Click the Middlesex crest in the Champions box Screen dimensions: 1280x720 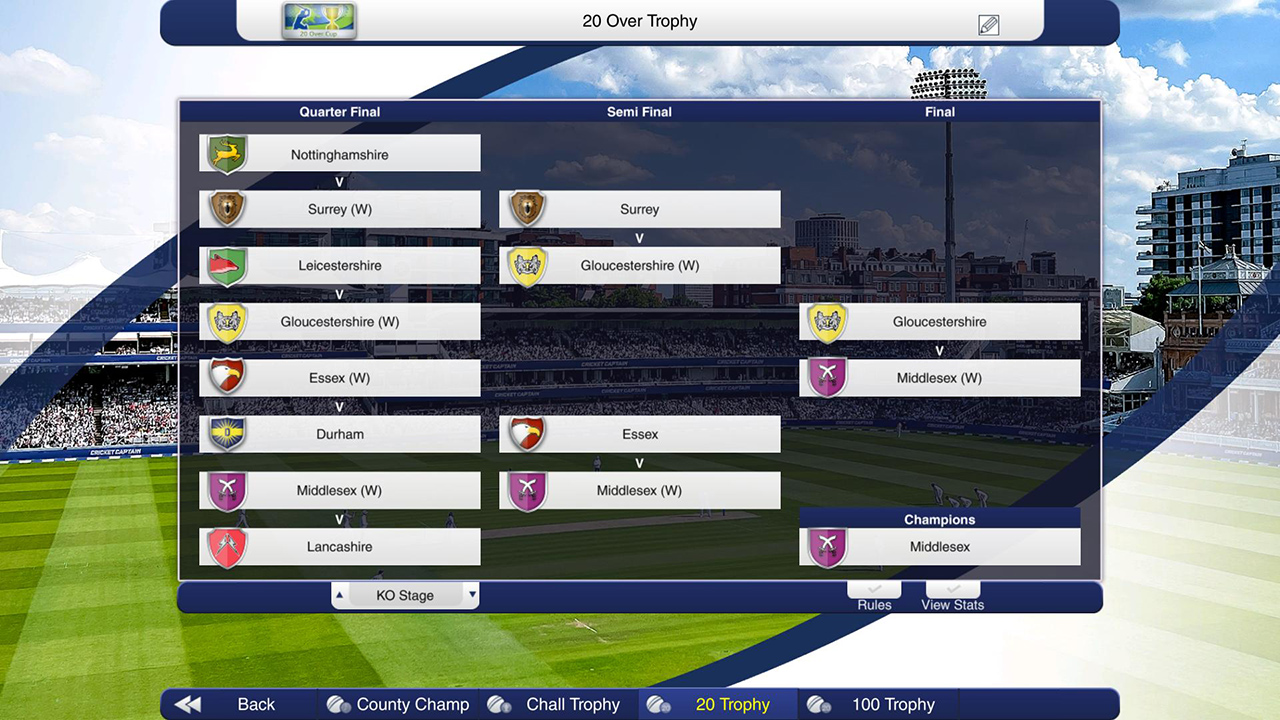(826, 546)
